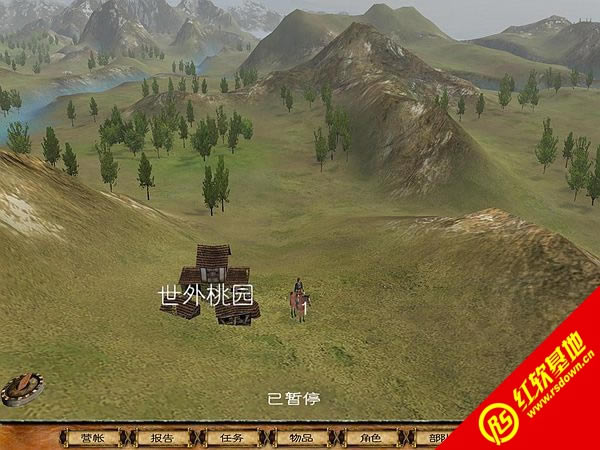600x450 pixels.
Task: Show the 报告 reports screen
Action: click(162, 438)
